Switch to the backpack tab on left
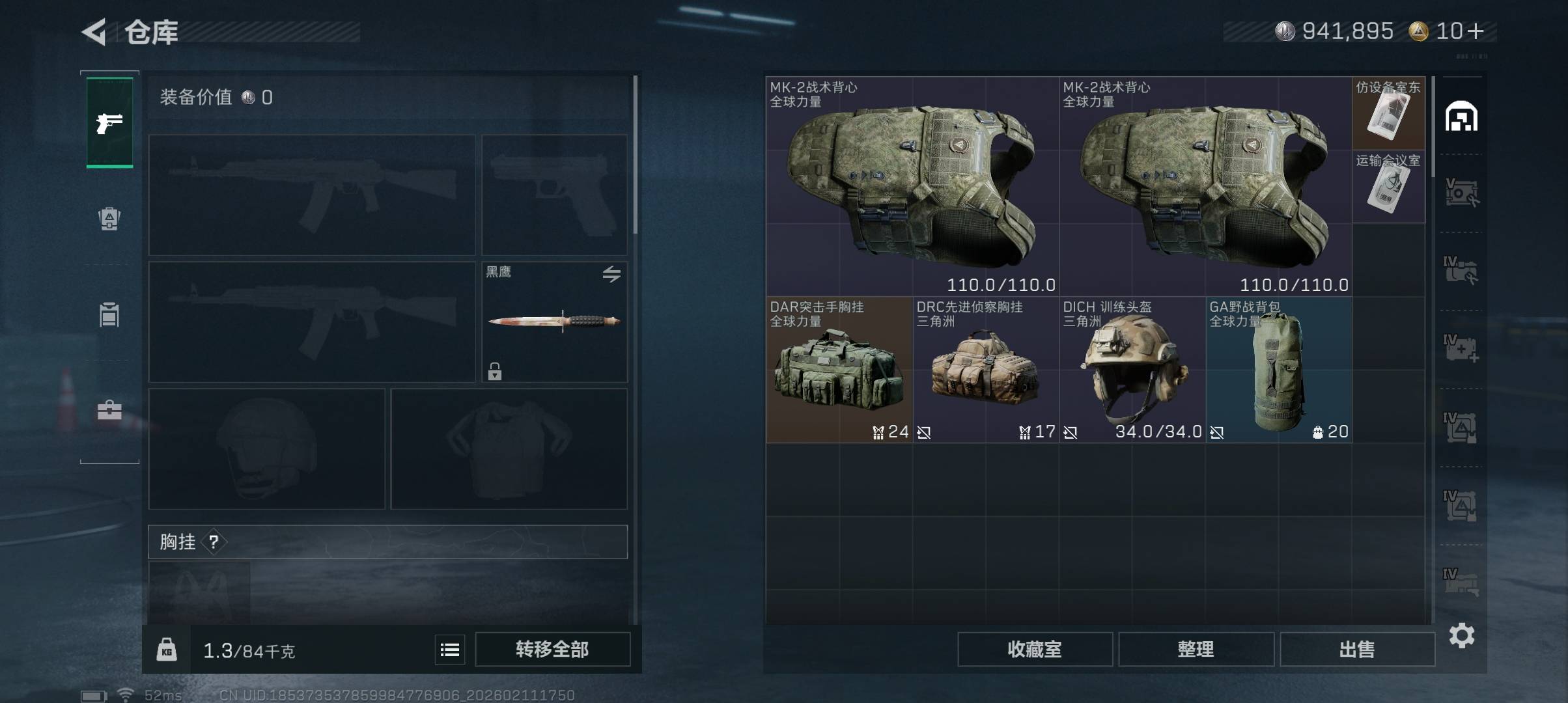Viewport: 1568px width, 703px height. pyautogui.click(x=109, y=219)
